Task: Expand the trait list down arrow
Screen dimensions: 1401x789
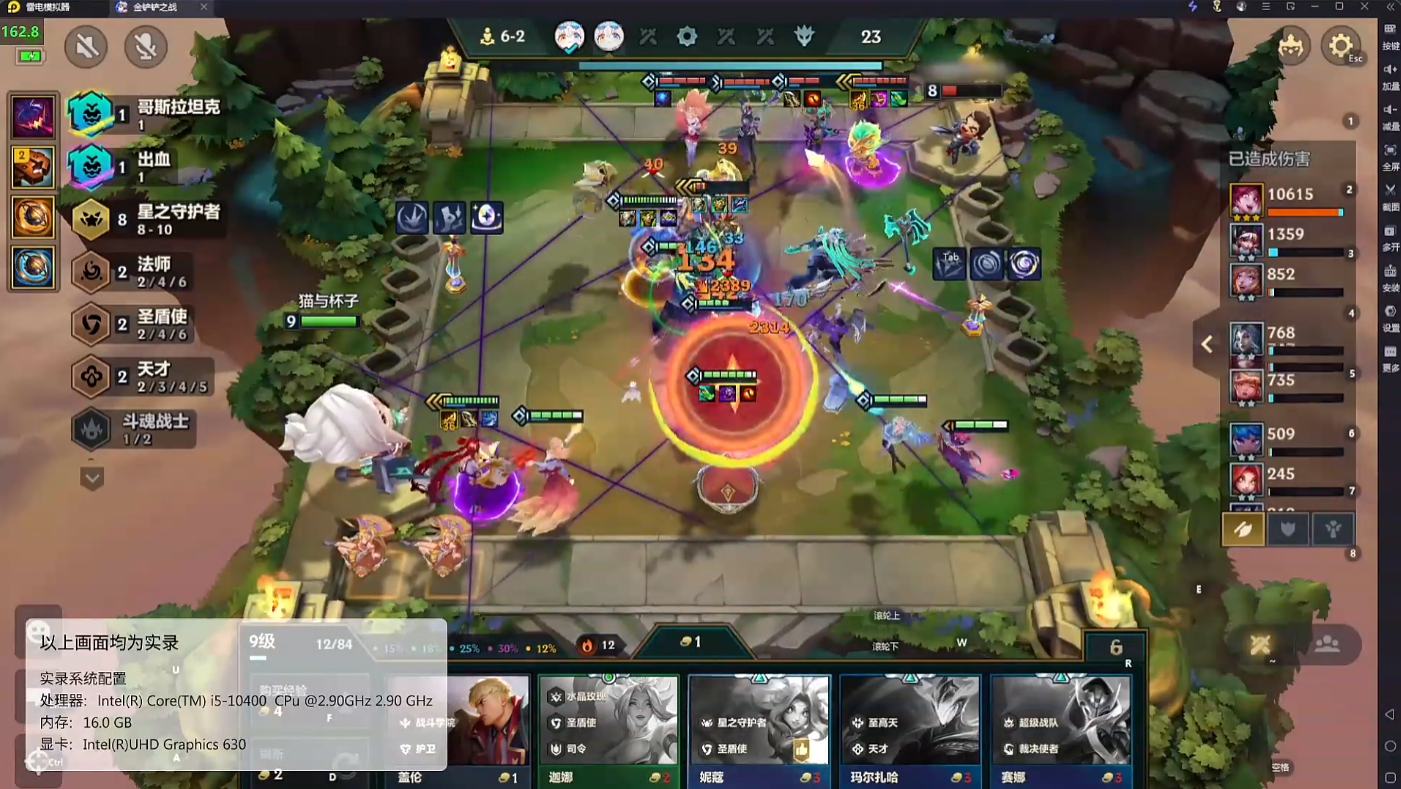Action: point(92,478)
